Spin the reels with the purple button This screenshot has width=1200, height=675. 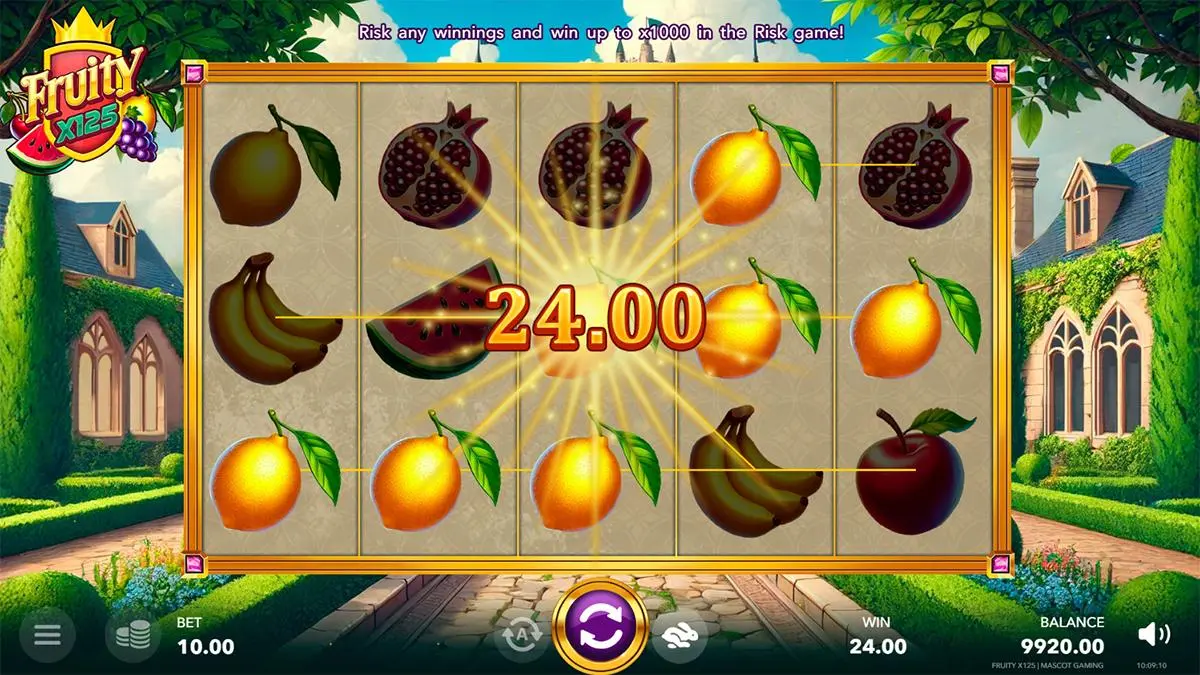(600, 626)
